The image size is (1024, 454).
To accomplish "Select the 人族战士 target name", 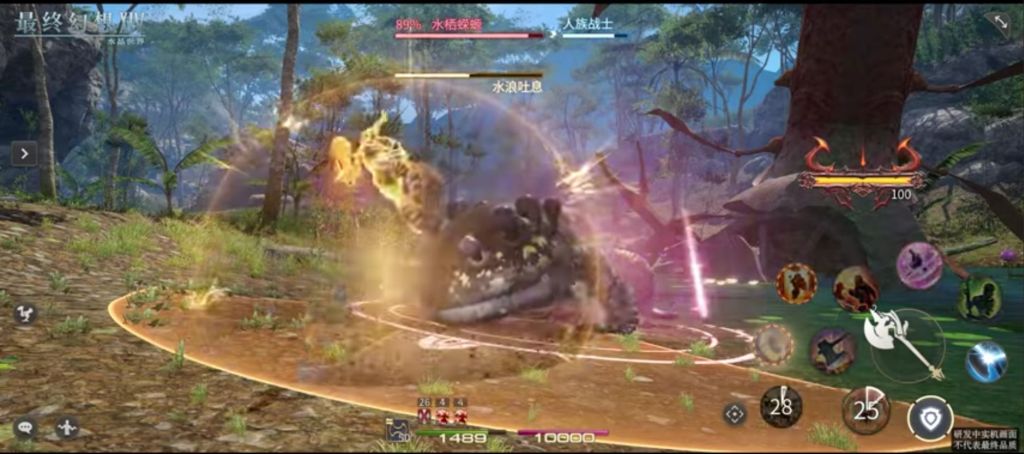I will pyautogui.click(x=589, y=22).
